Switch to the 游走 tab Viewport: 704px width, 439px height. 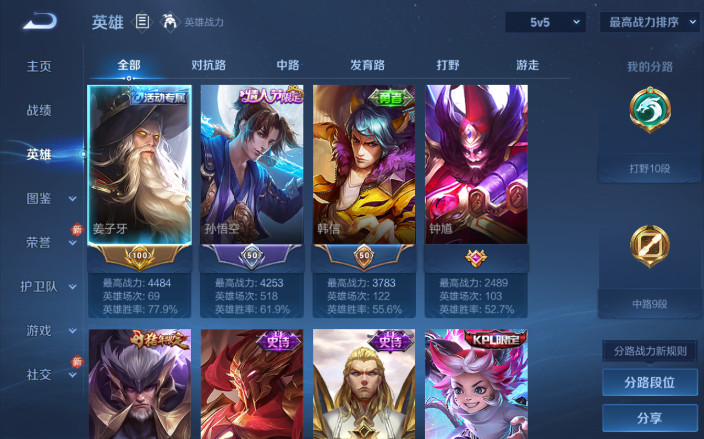(x=527, y=65)
